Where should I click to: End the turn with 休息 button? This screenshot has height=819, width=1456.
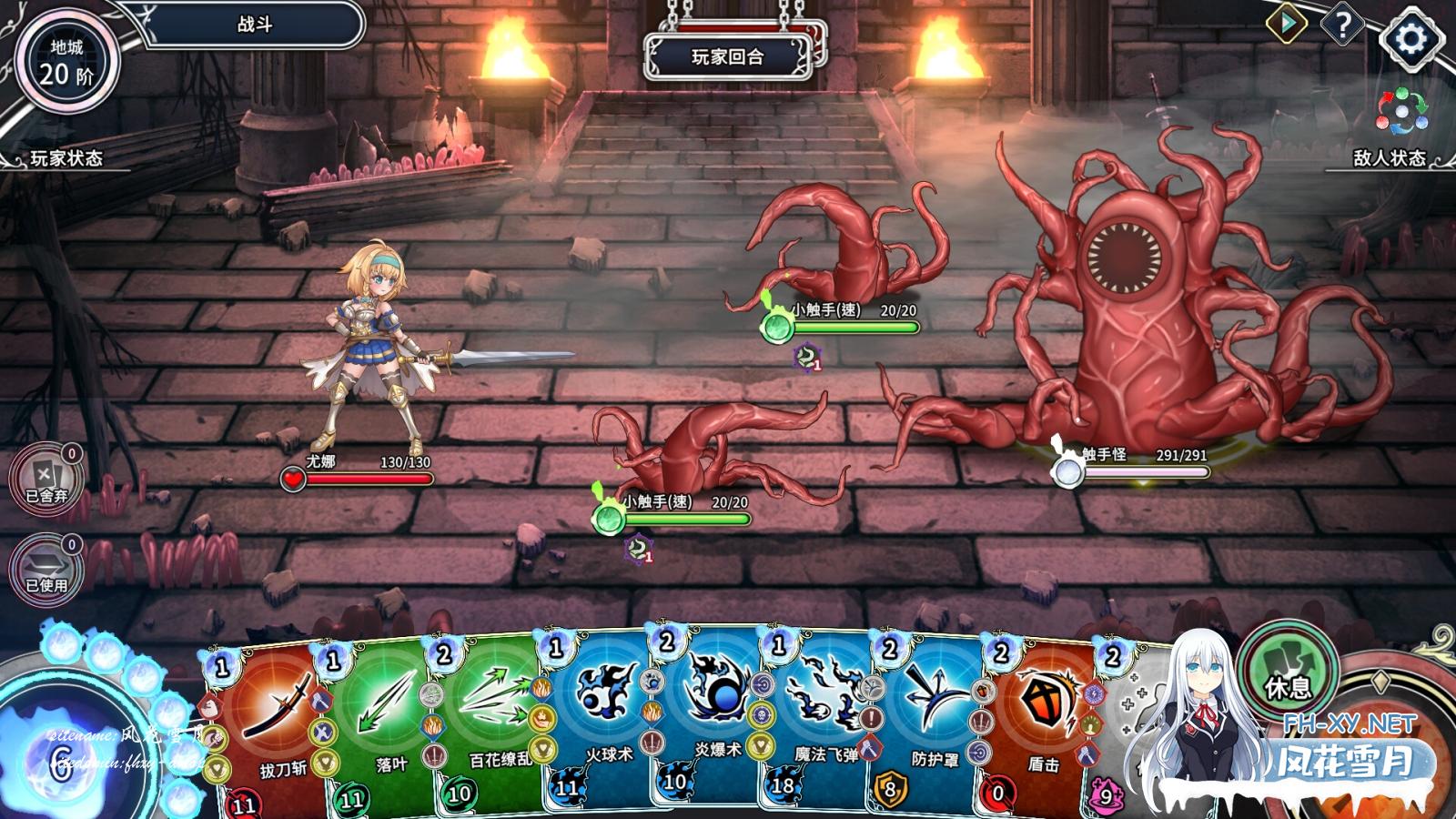coord(1288,675)
